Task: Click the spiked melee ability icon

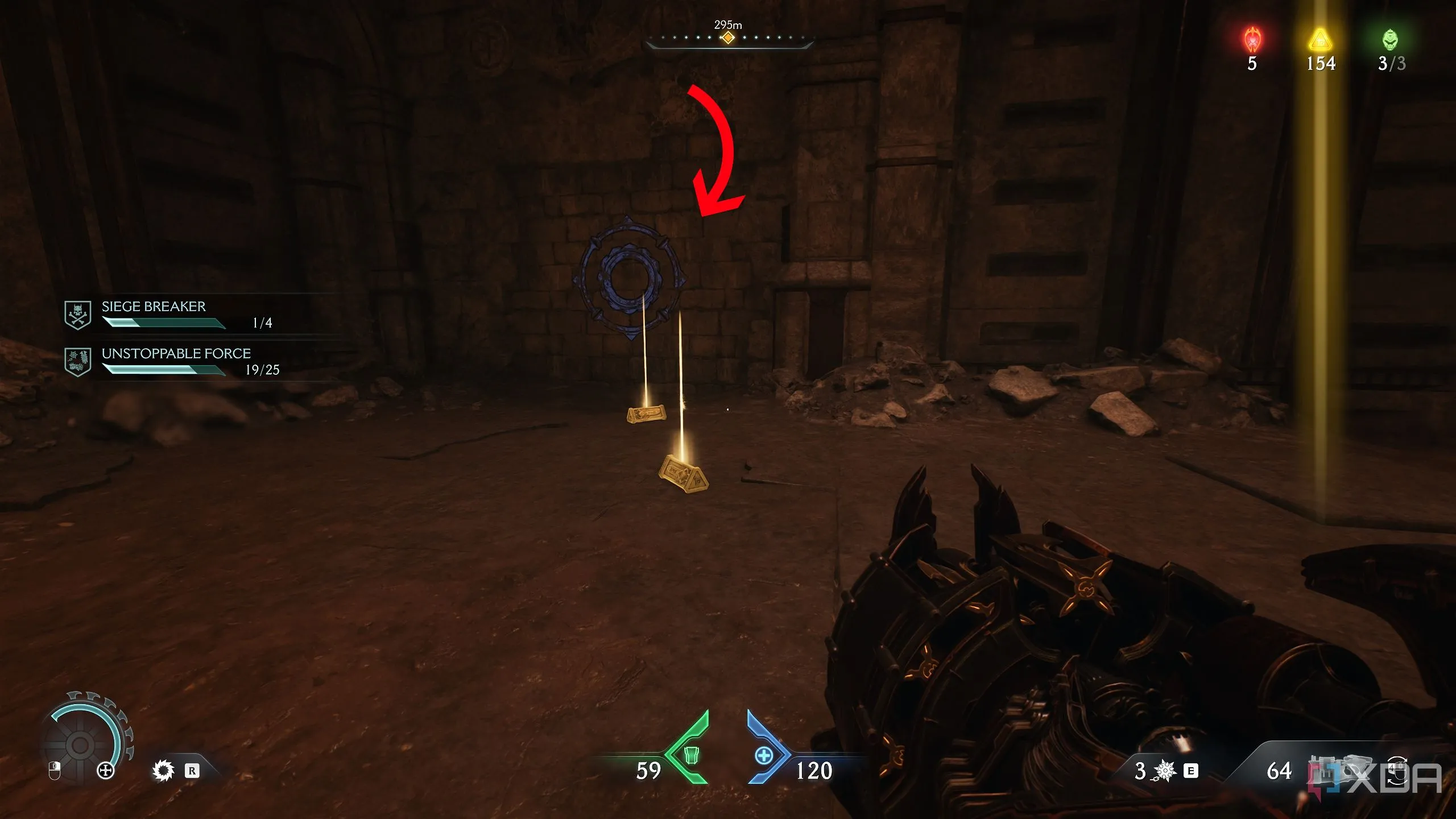Action: [163, 771]
